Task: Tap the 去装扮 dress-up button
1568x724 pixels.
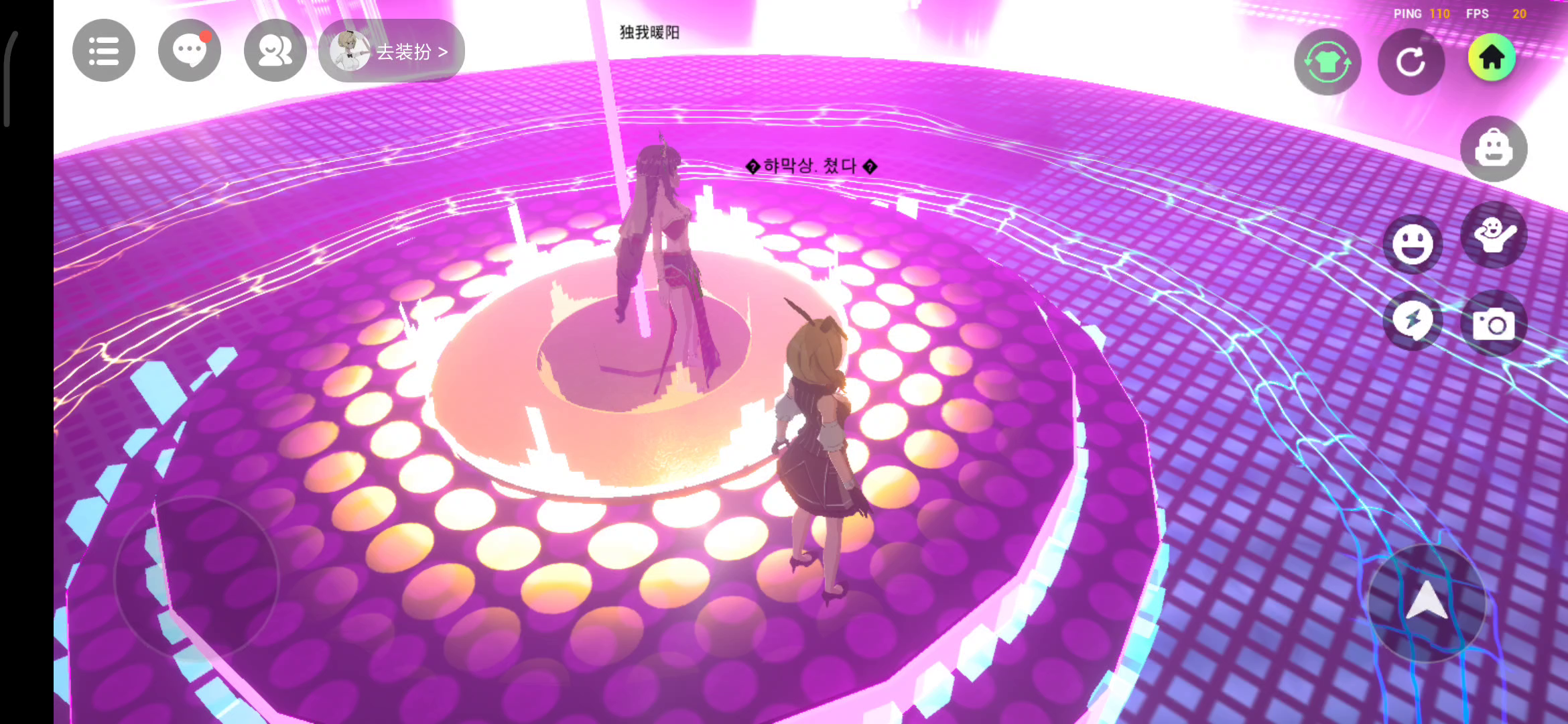Action: click(393, 51)
